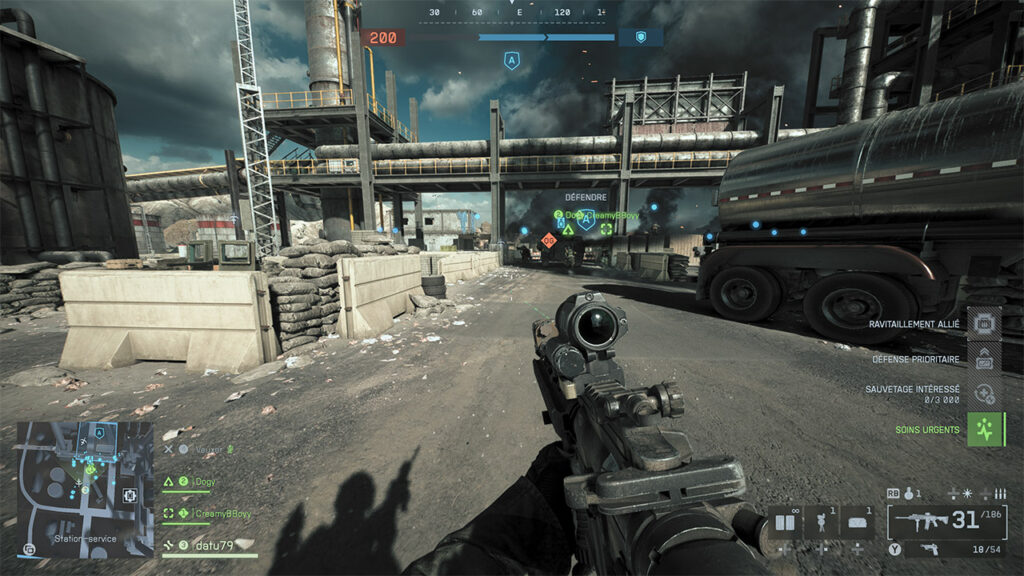Select the supply pouch gadget slot

[x=858, y=522]
